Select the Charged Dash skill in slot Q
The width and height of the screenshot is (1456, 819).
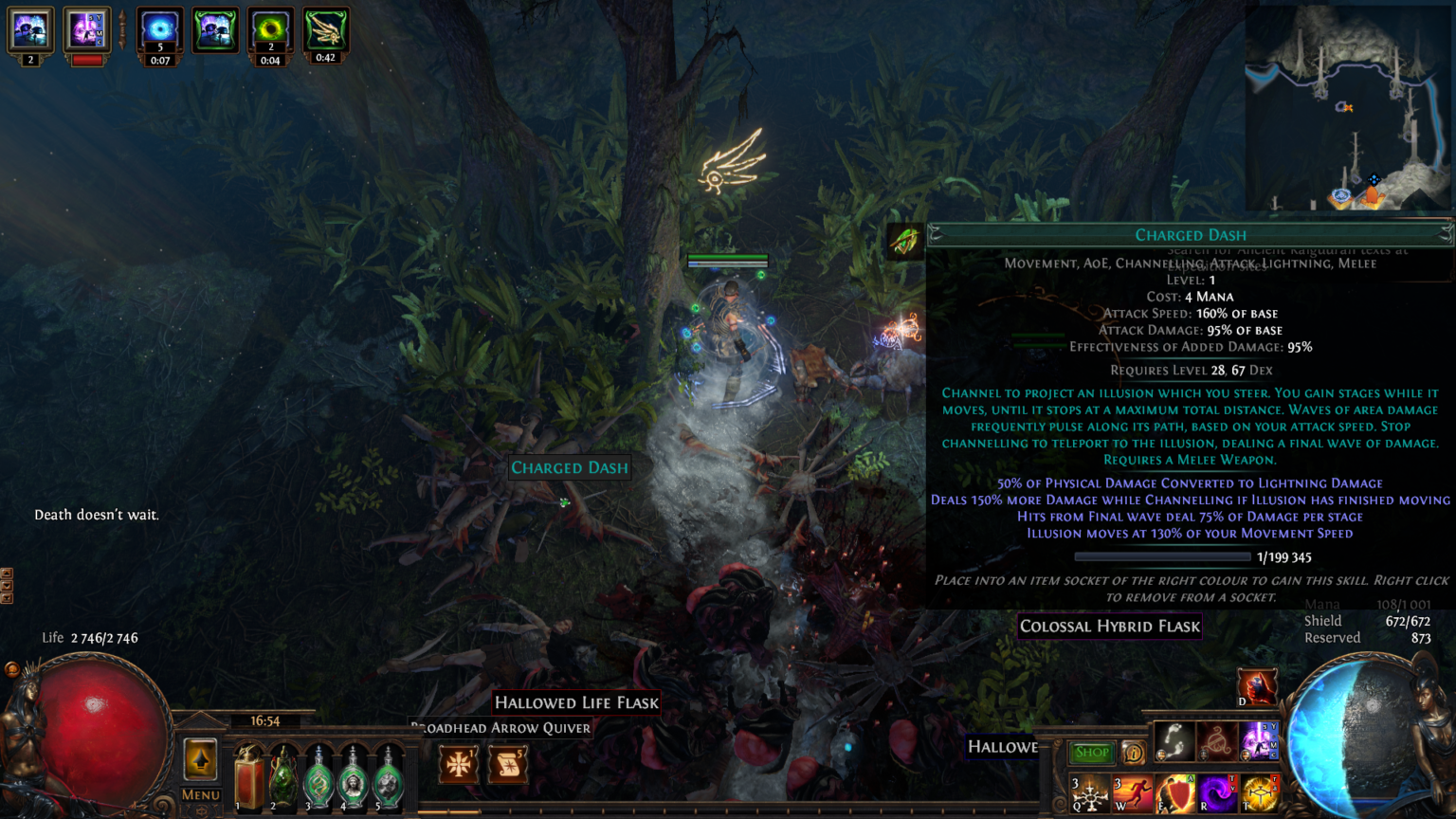click(1090, 793)
